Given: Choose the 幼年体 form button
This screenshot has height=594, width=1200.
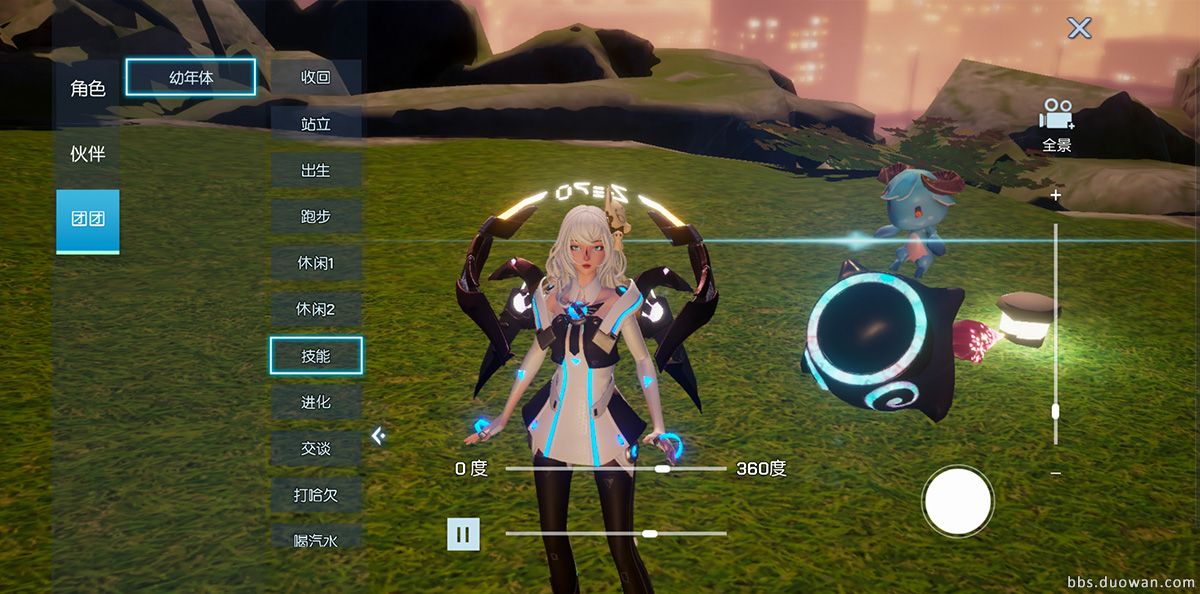Looking at the screenshot, I should click(191, 77).
